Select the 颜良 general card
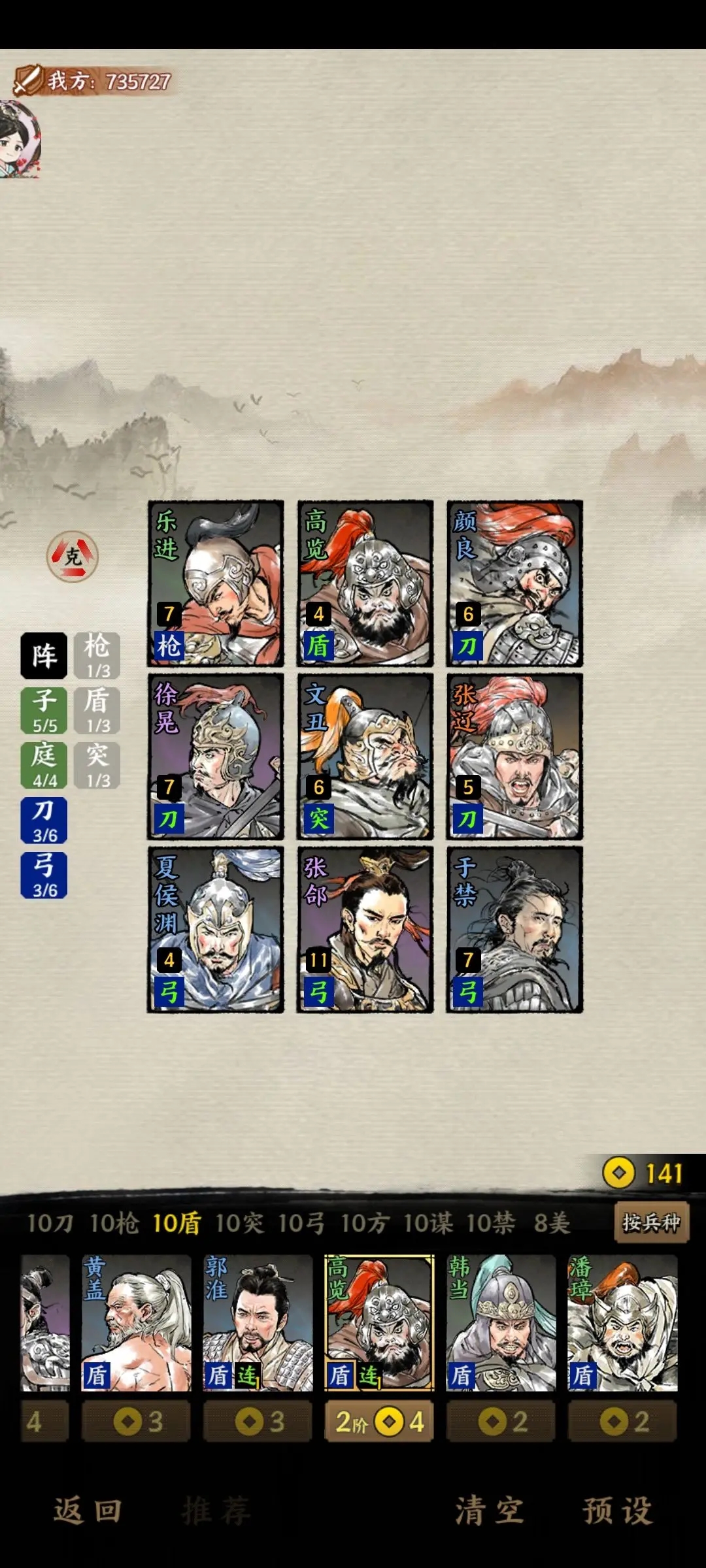706x1568 pixels. click(x=514, y=583)
